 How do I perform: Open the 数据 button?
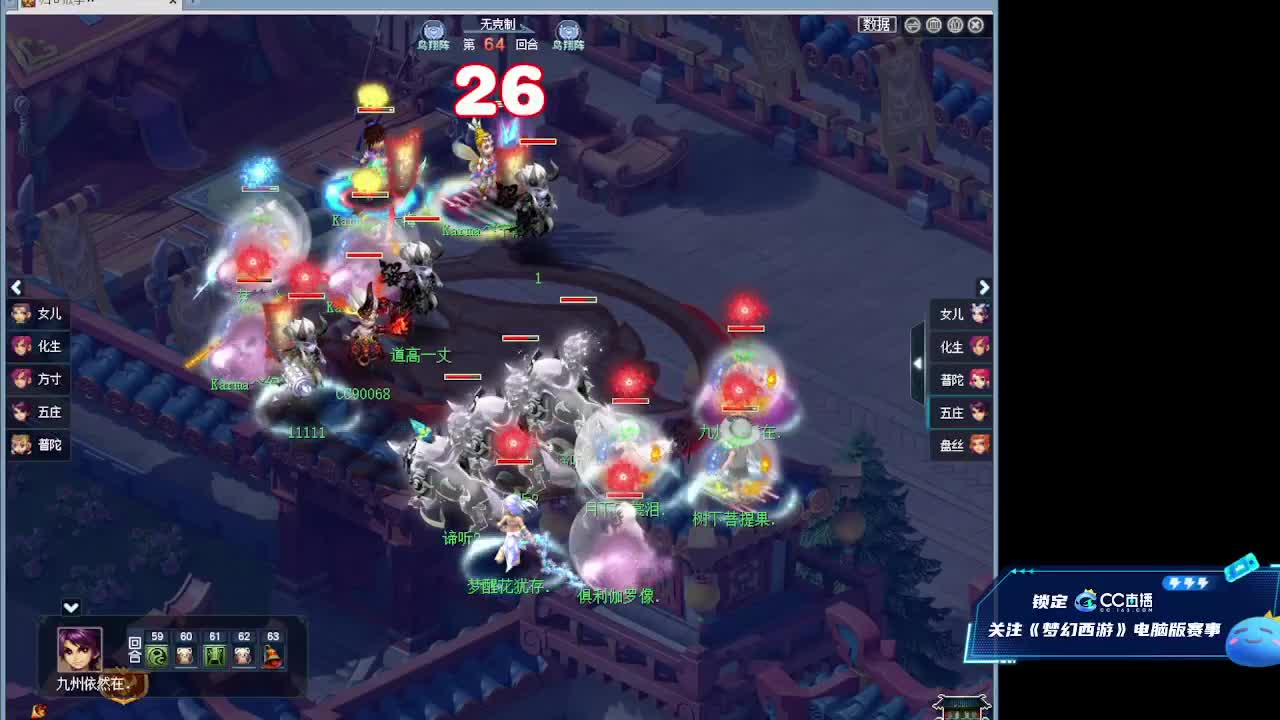pyautogui.click(x=877, y=25)
